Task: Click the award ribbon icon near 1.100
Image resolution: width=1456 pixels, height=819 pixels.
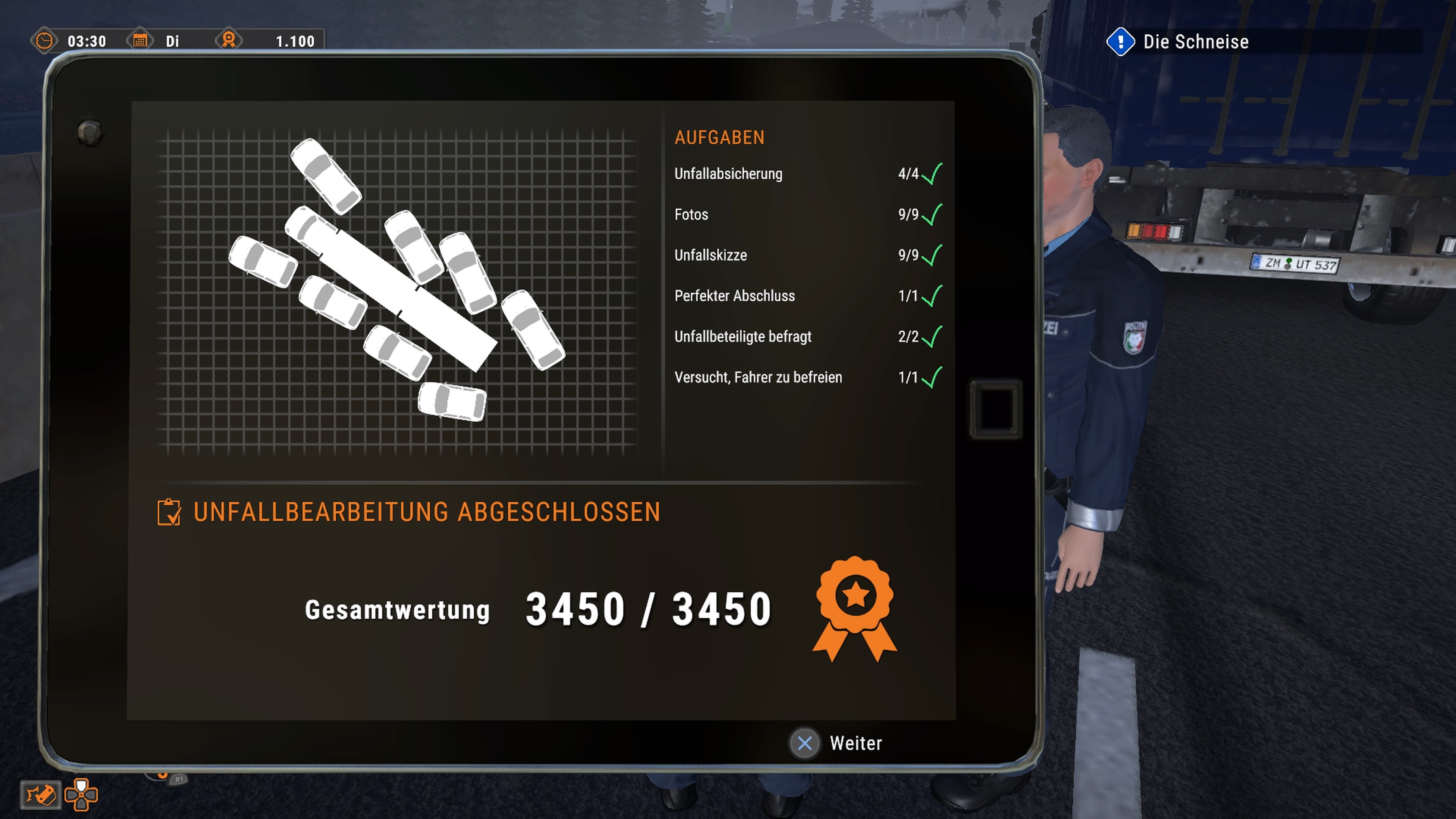Action: click(x=229, y=41)
